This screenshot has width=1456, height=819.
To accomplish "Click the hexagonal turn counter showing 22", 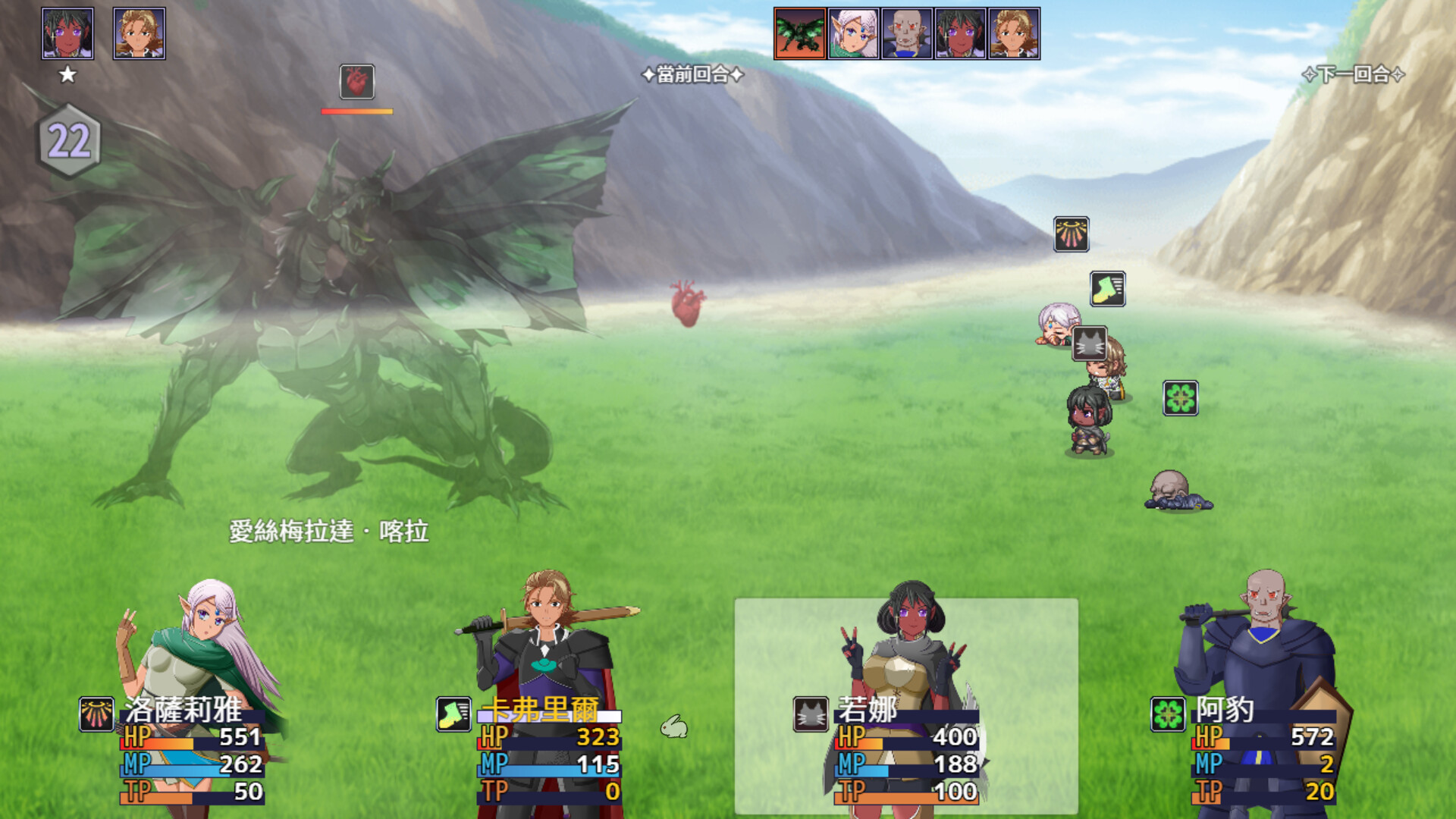I will pos(69,138).
